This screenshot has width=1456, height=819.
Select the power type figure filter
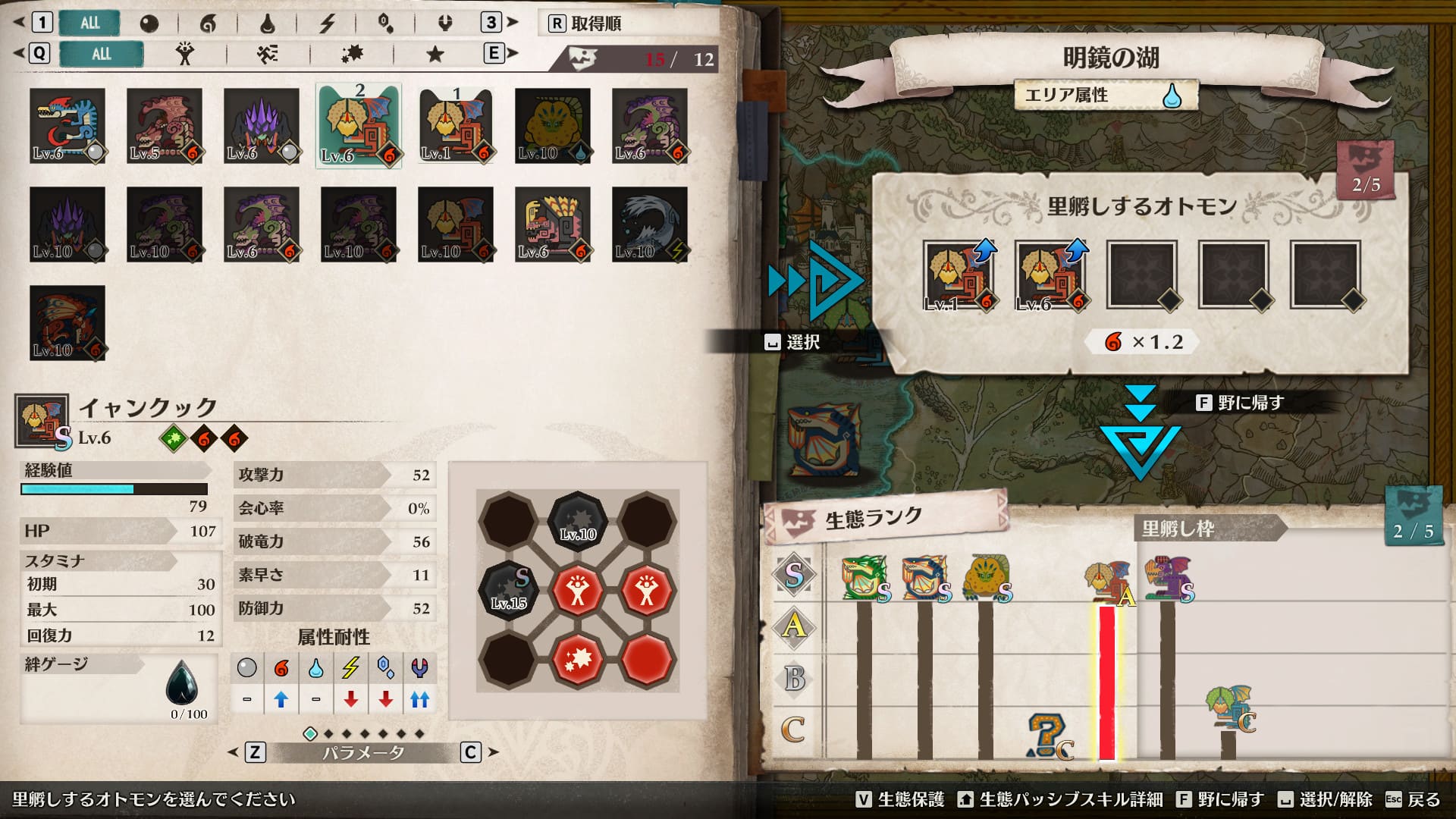tap(184, 54)
